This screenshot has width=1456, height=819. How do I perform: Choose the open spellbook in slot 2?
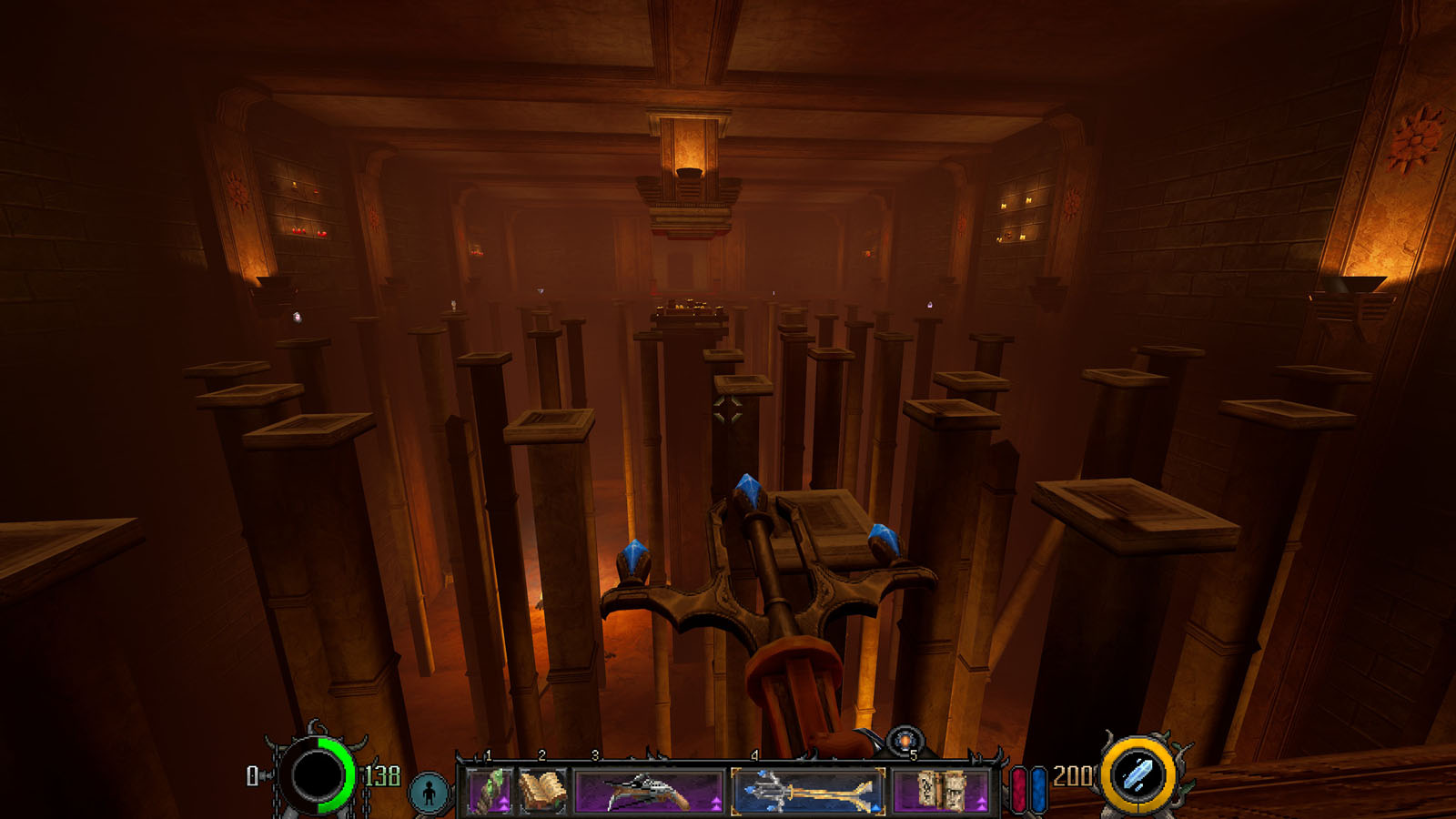541,790
